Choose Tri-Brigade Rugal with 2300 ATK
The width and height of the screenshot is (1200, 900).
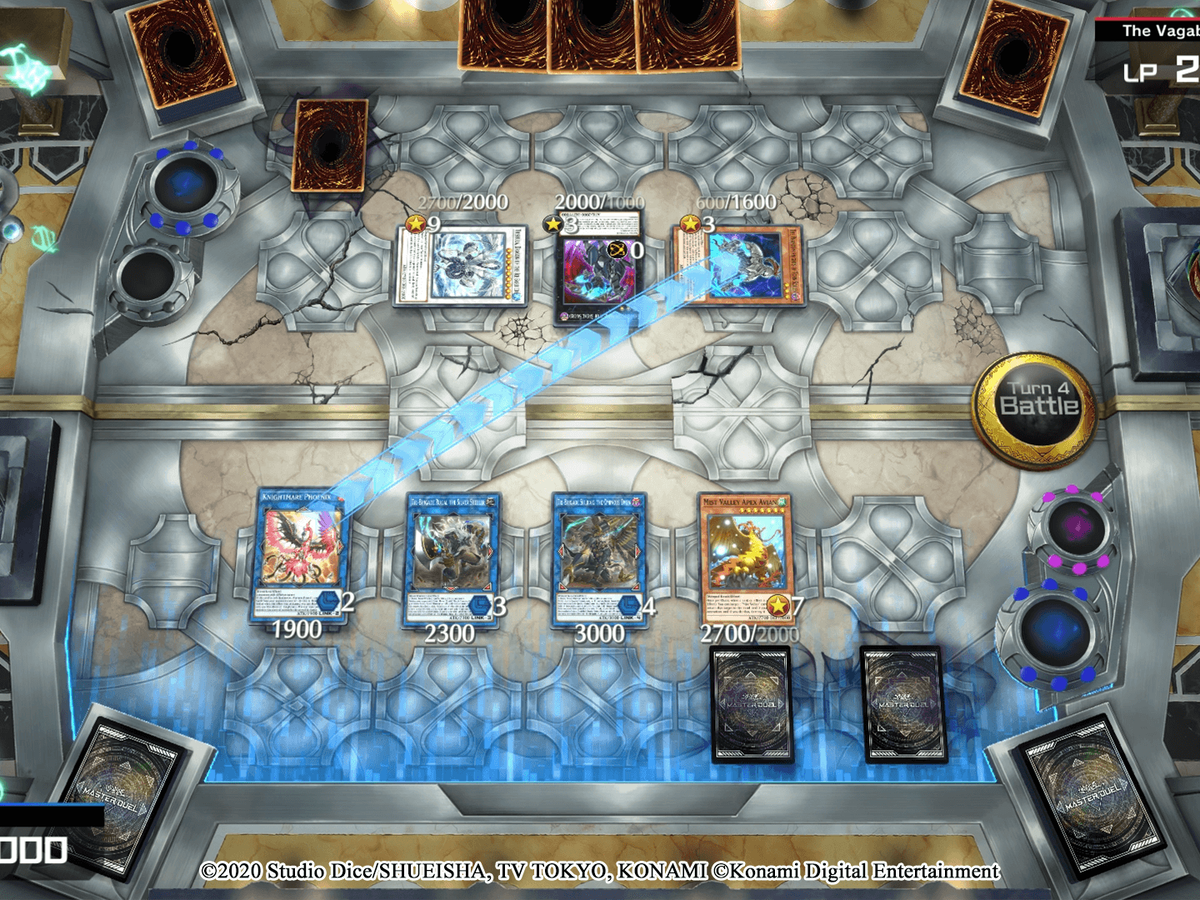pyautogui.click(x=453, y=557)
